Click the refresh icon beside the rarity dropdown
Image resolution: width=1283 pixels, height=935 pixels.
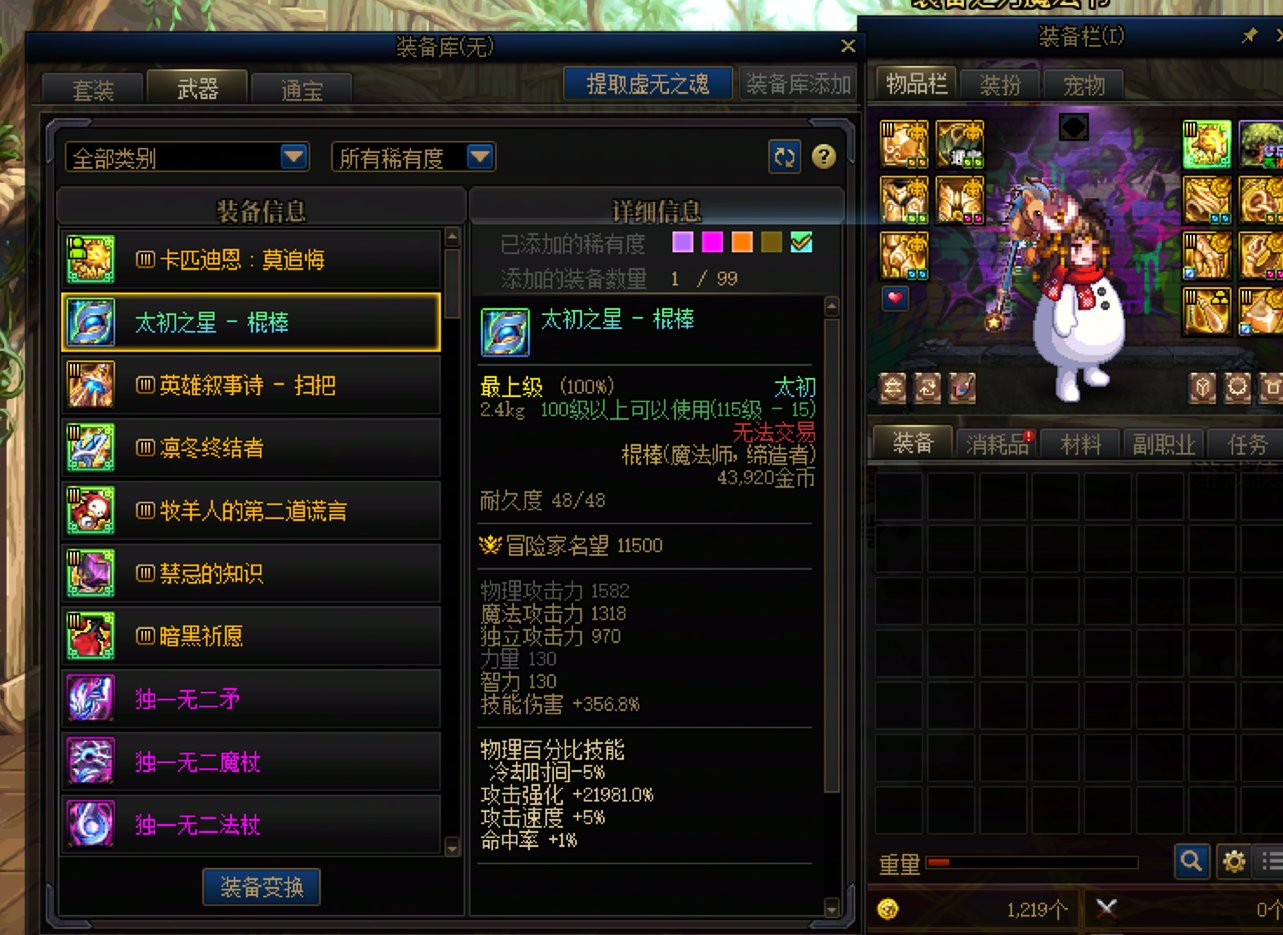point(785,156)
